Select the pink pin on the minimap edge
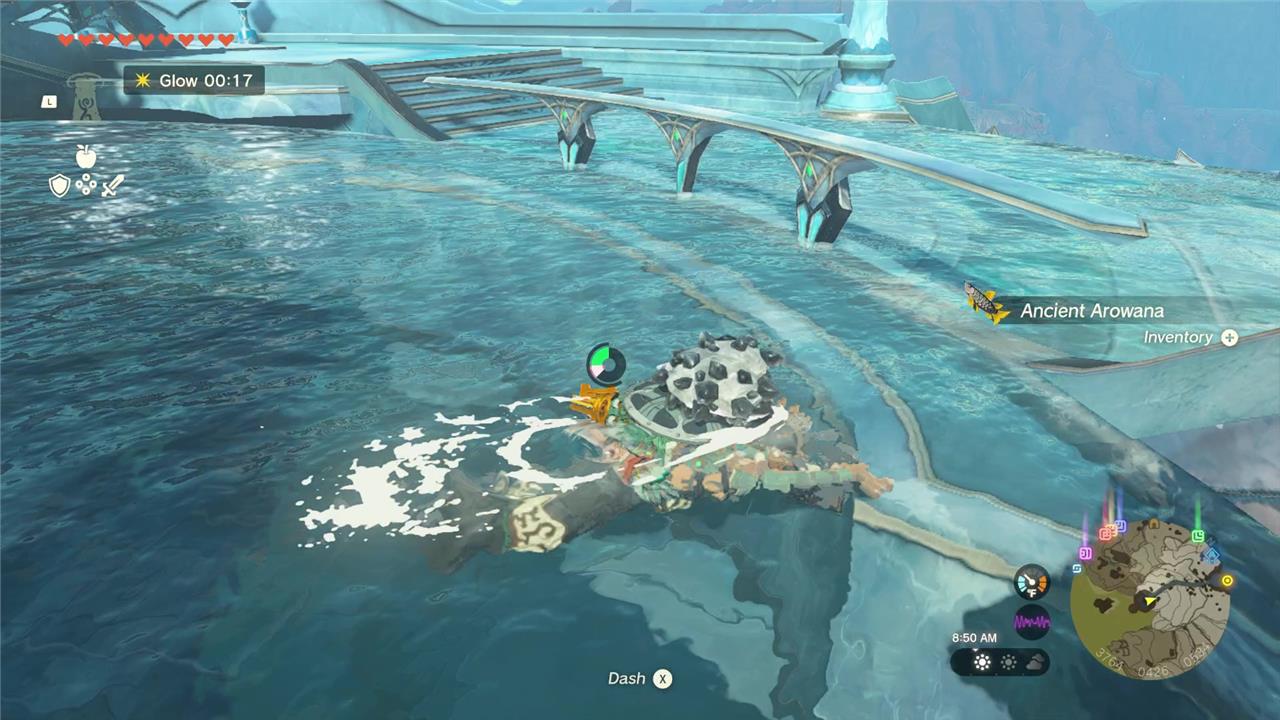1280x720 pixels. (1085, 552)
